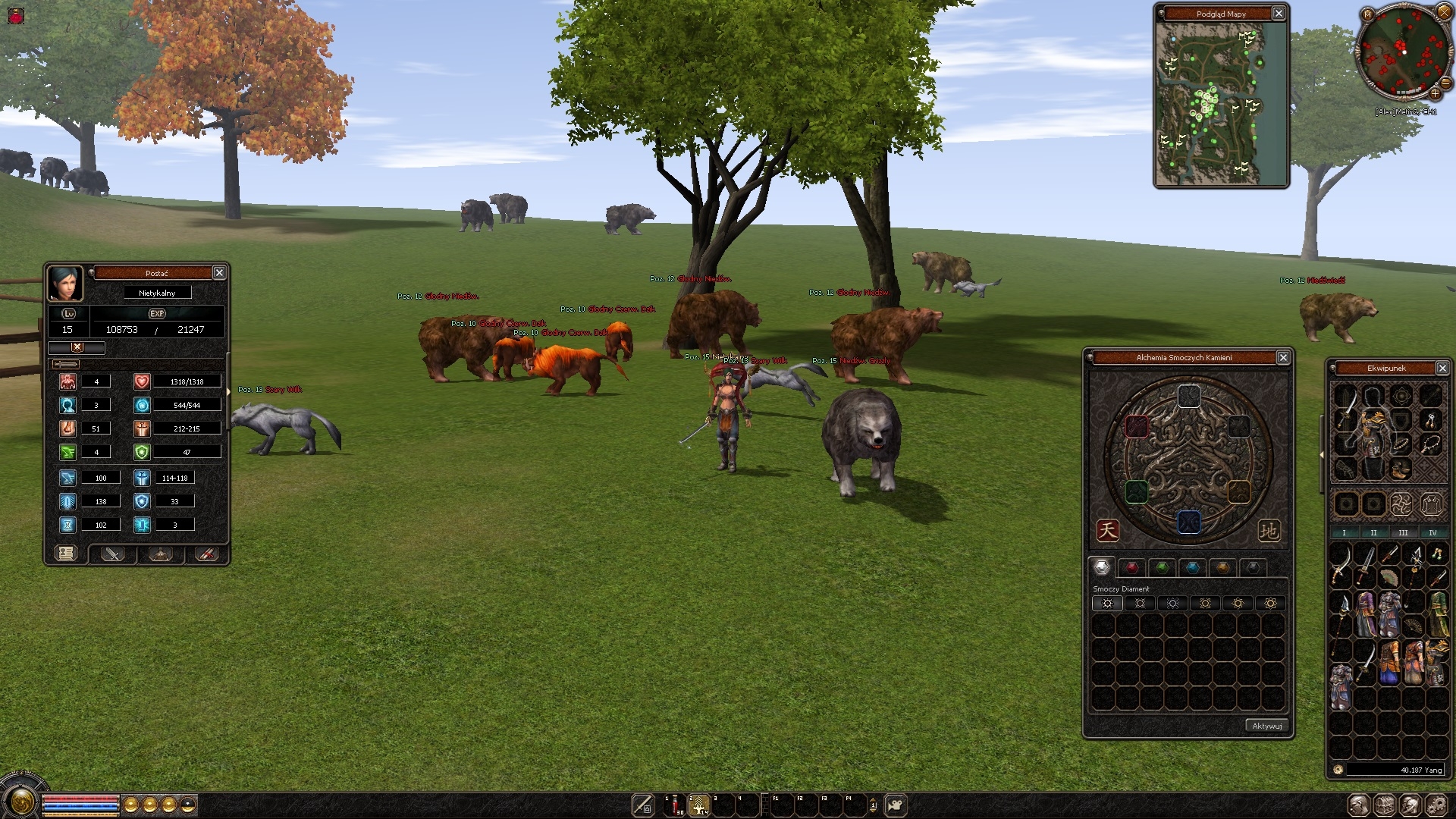Image resolution: width=1456 pixels, height=819 pixels.
Task: Open the skills tab with sword icon
Action: pos(112,554)
